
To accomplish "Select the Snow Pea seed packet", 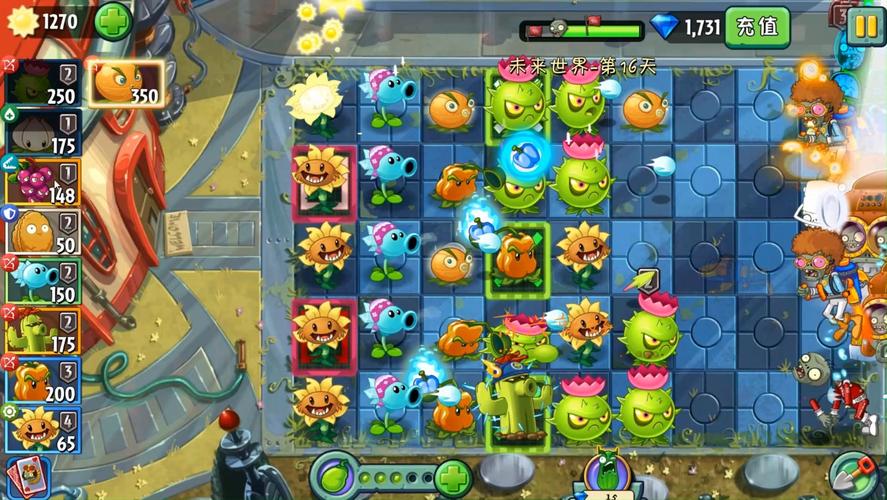I will pyautogui.click(x=42, y=280).
